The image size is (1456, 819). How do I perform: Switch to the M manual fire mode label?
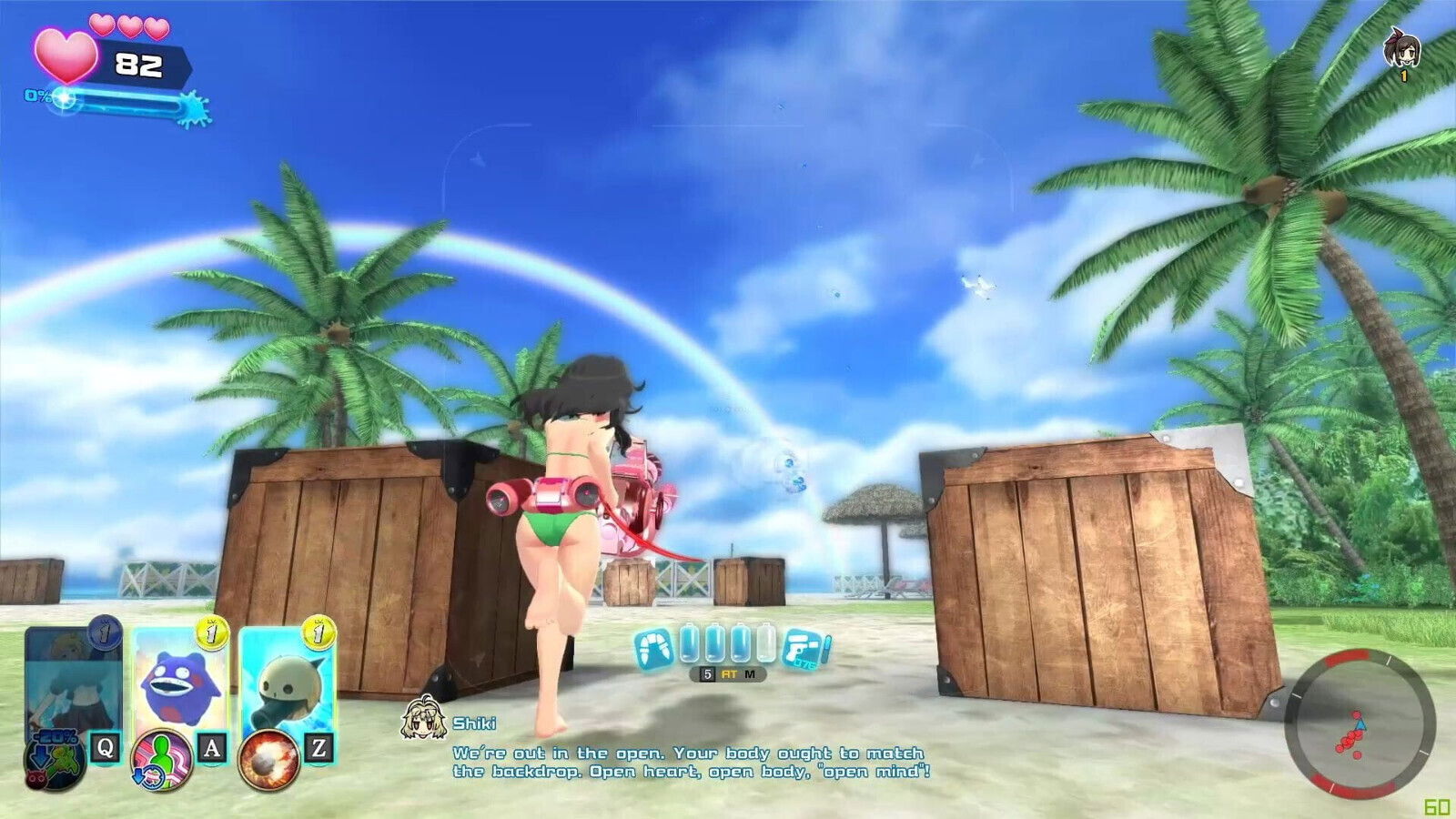[x=750, y=673]
